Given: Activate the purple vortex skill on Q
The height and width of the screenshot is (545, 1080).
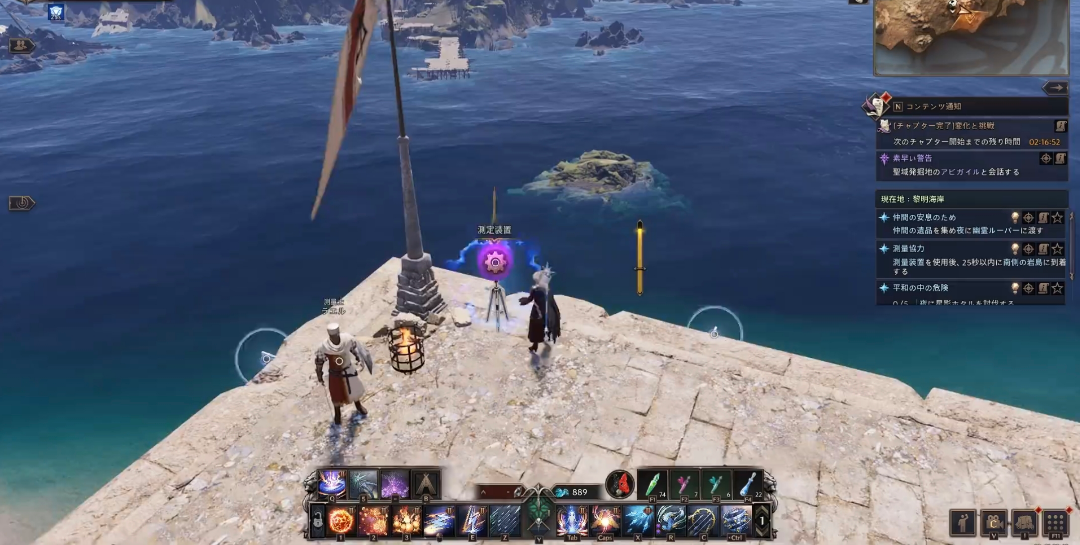Looking at the screenshot, I should pos(332,484).
